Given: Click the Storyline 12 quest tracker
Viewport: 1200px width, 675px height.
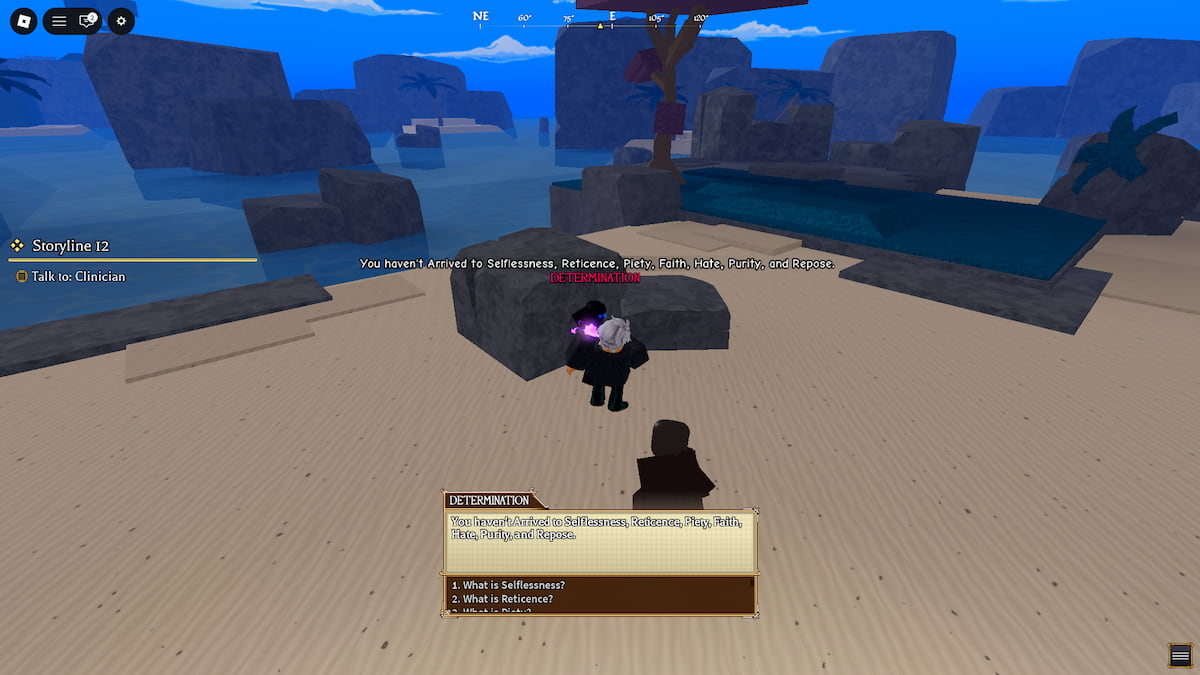Looking at the screenshot, I should (70, 246).
